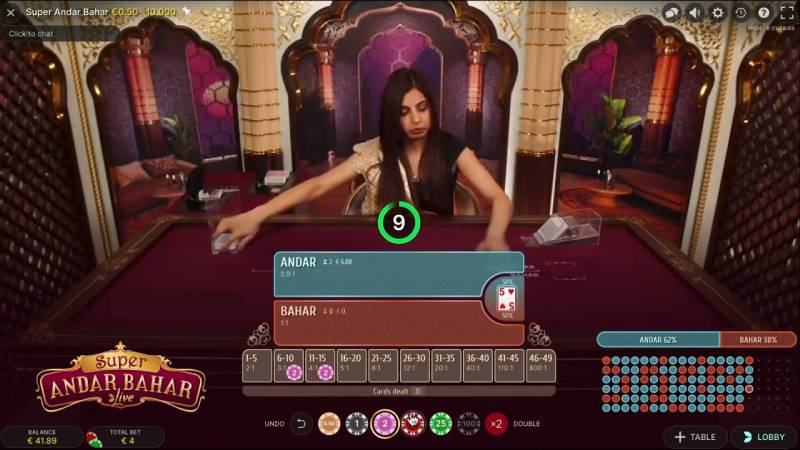Image resolution: width=800 pixels, height=450 pixels.
Task: Toggle the sound speaker icon
Action: pos(695,13)
